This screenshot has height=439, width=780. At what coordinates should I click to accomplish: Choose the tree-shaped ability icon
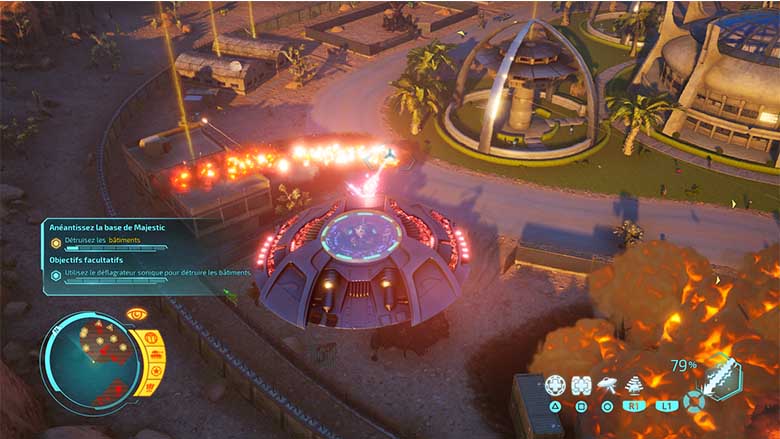click(632, 385)
